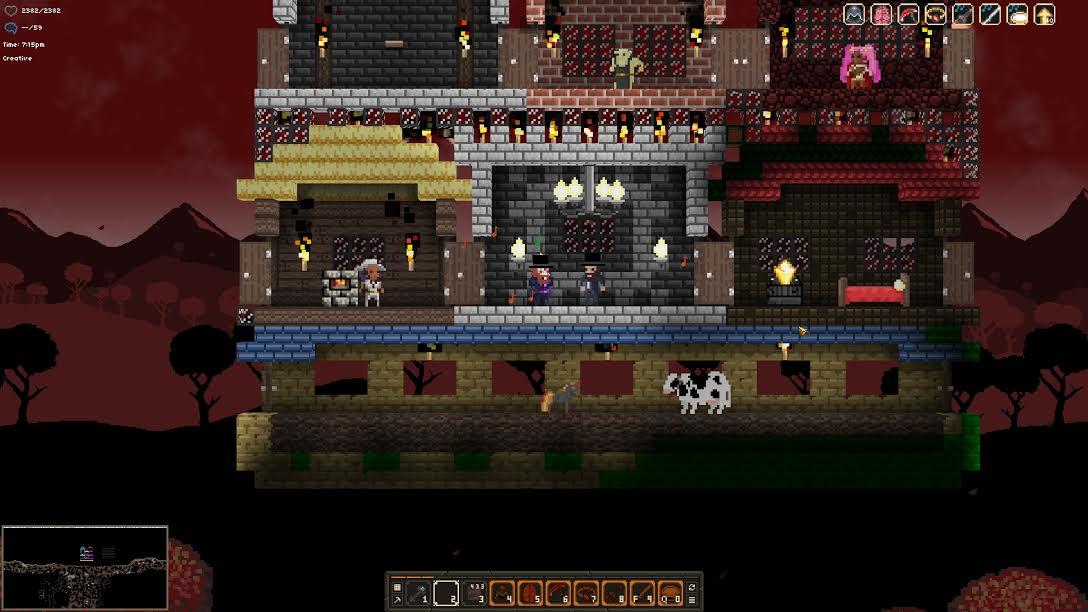
Task: Select hotbar slot 1 with the tool
Action: coord(419,591)
